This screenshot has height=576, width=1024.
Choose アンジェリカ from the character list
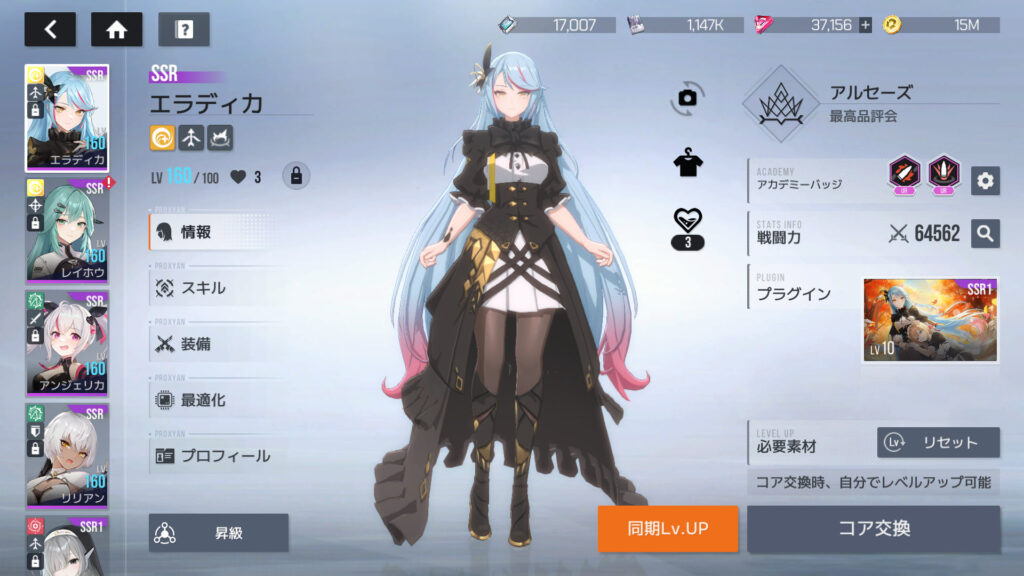pos(67,342)
